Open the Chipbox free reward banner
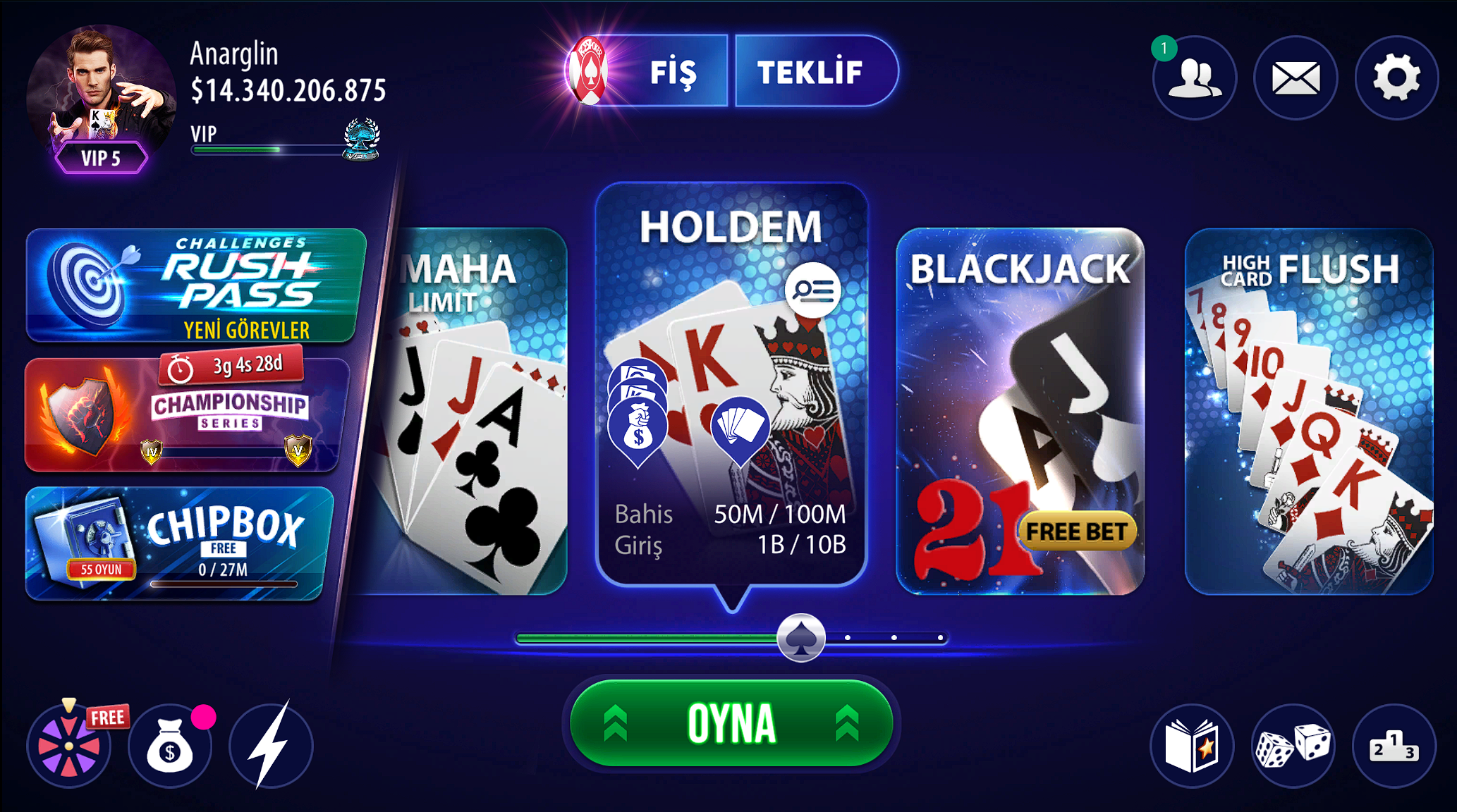Image resolution: width=1457 pixels, height=812 pixels. [178, 543]
